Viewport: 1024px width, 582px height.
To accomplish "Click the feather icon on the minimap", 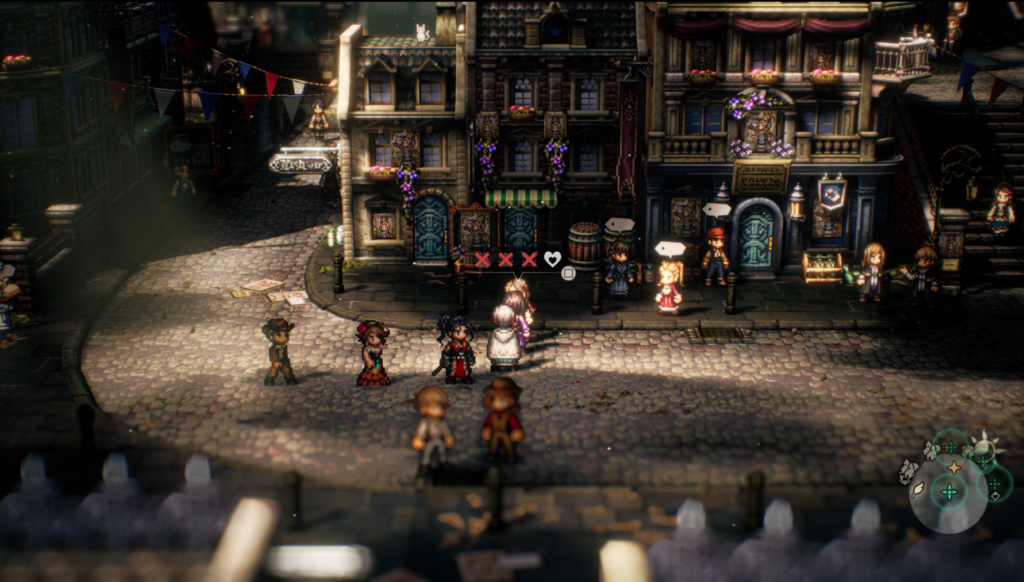I will 917,489.
